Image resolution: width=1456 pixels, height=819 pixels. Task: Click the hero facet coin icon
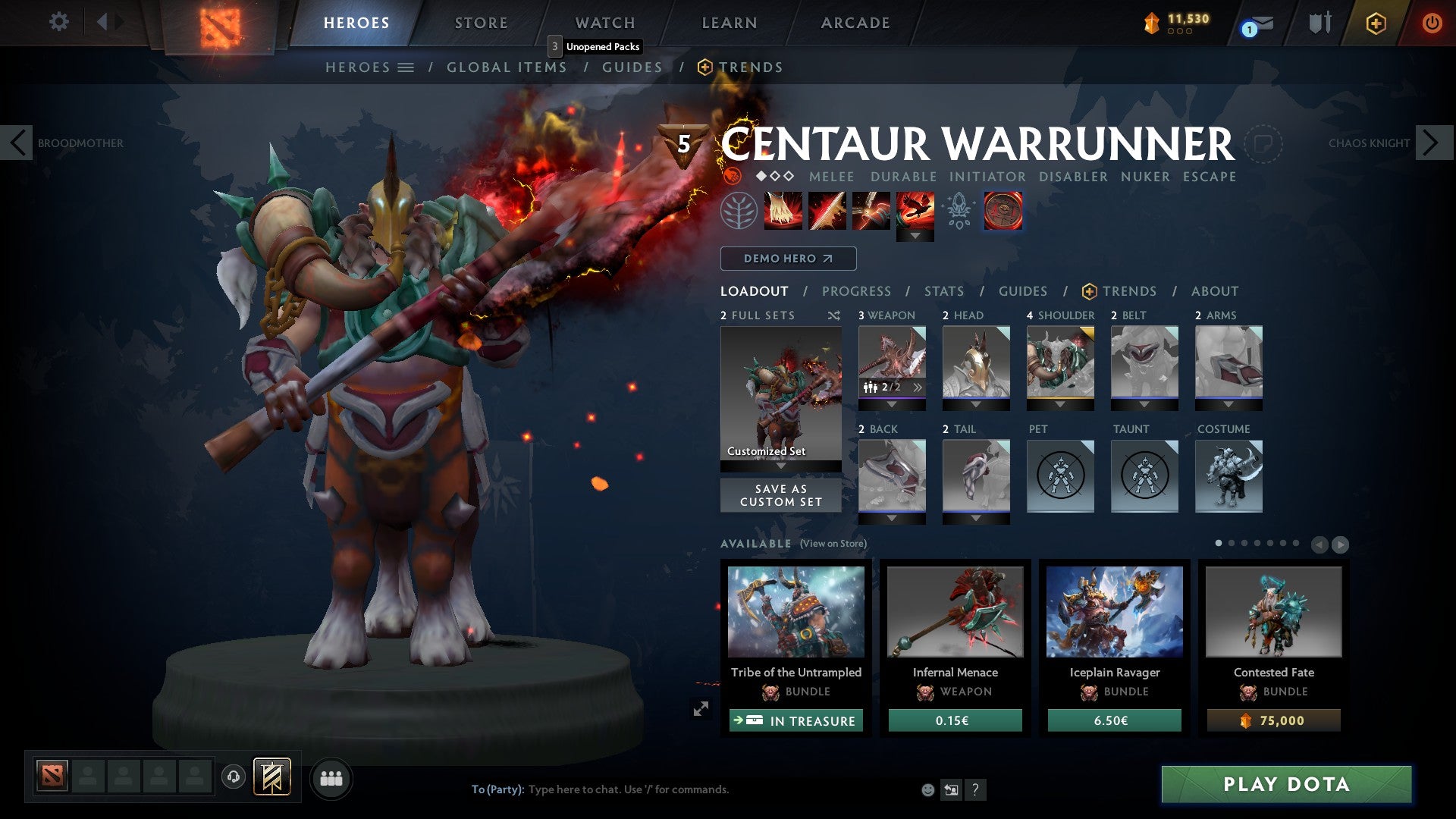pos(1003,210)
